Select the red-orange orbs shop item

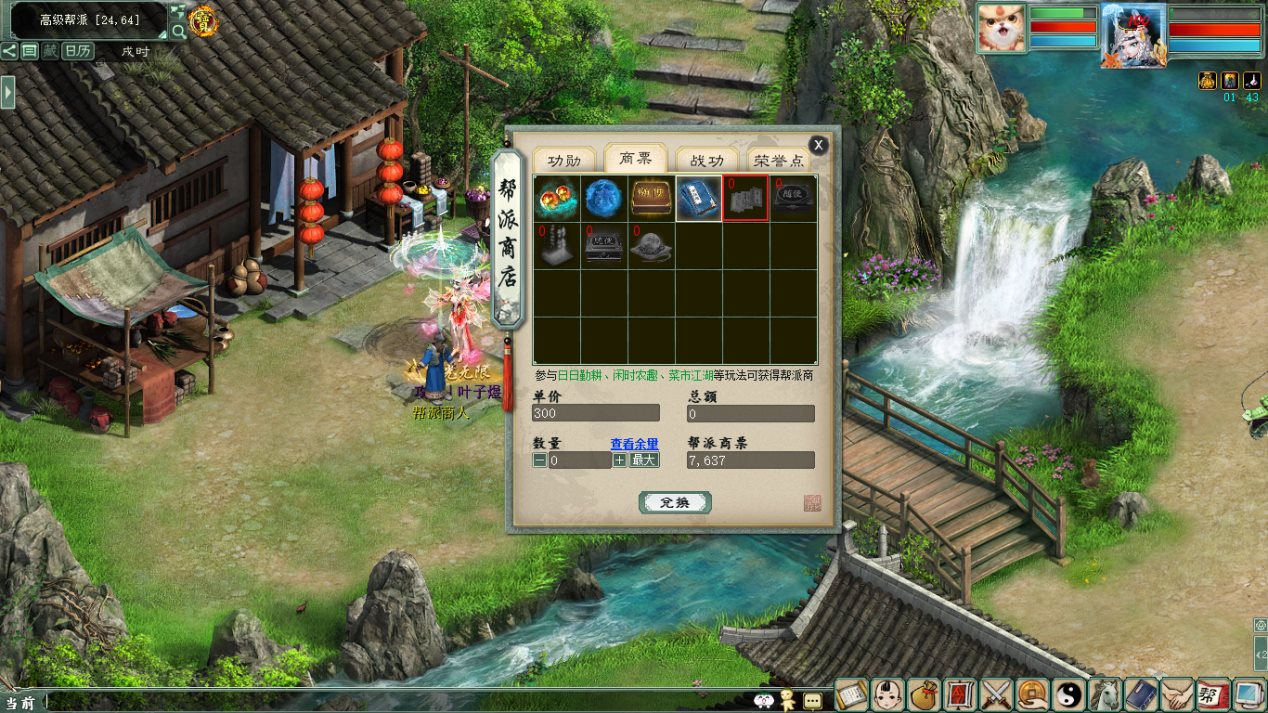pyautogui.click(x=556, y=198)
